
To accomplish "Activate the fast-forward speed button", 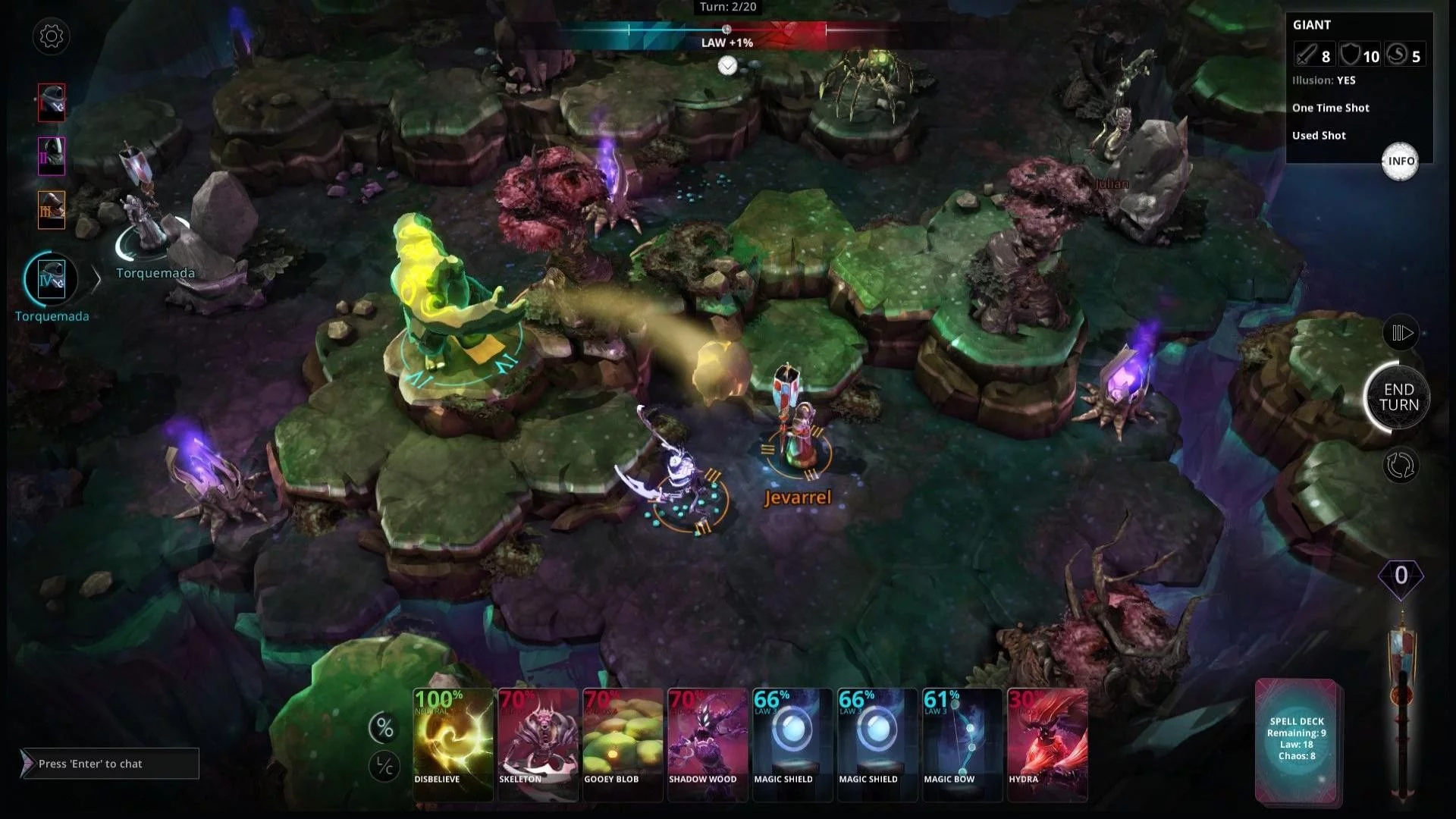I will tap(1401, 333).
